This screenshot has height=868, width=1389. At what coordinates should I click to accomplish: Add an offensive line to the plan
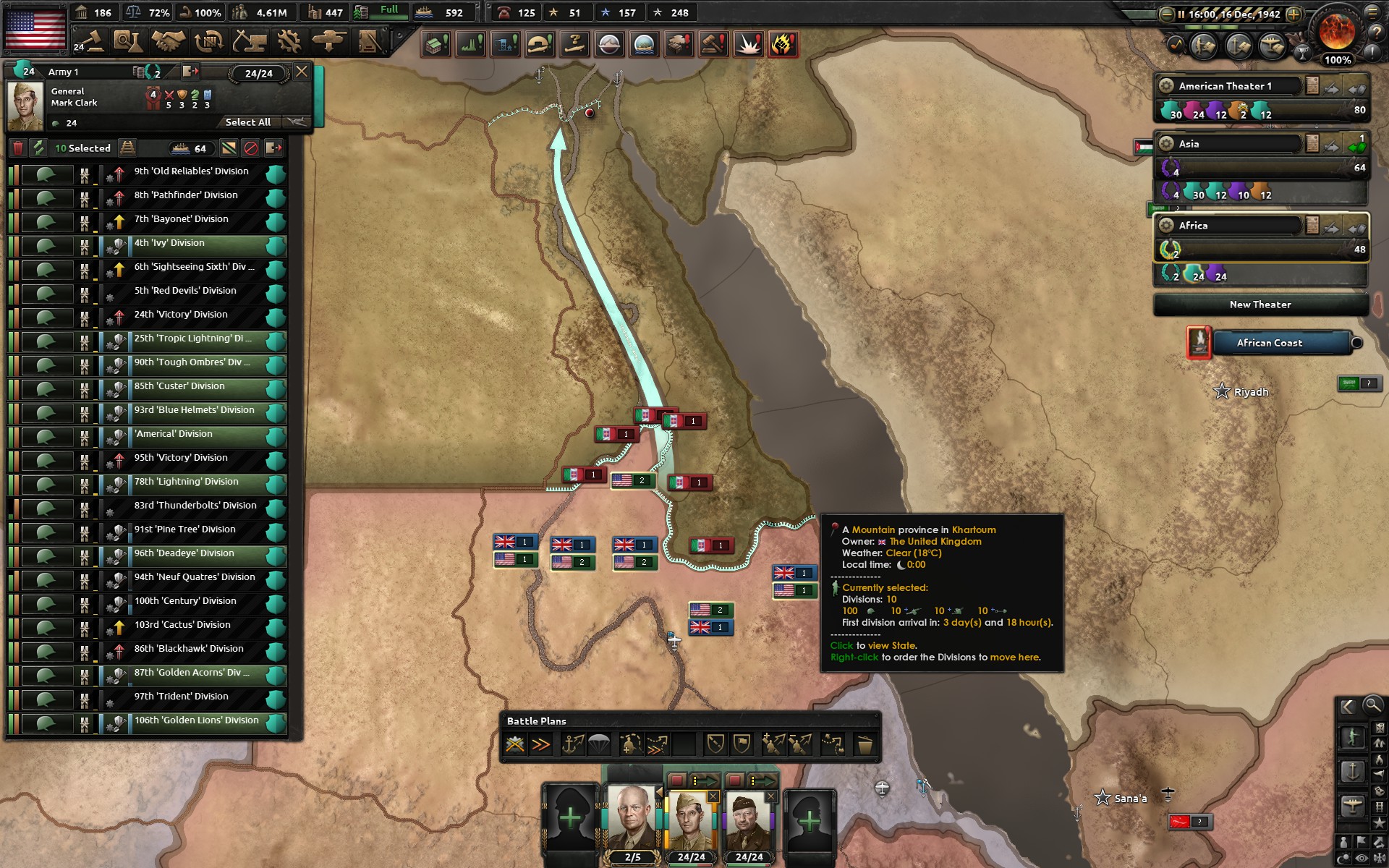657,744
